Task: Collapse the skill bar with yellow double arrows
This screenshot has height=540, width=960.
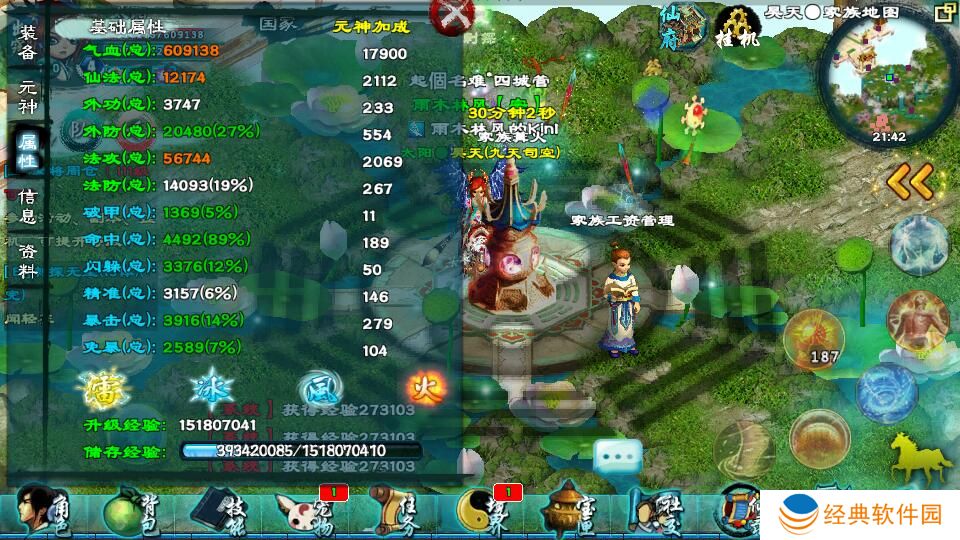Action: coord(910,181)
